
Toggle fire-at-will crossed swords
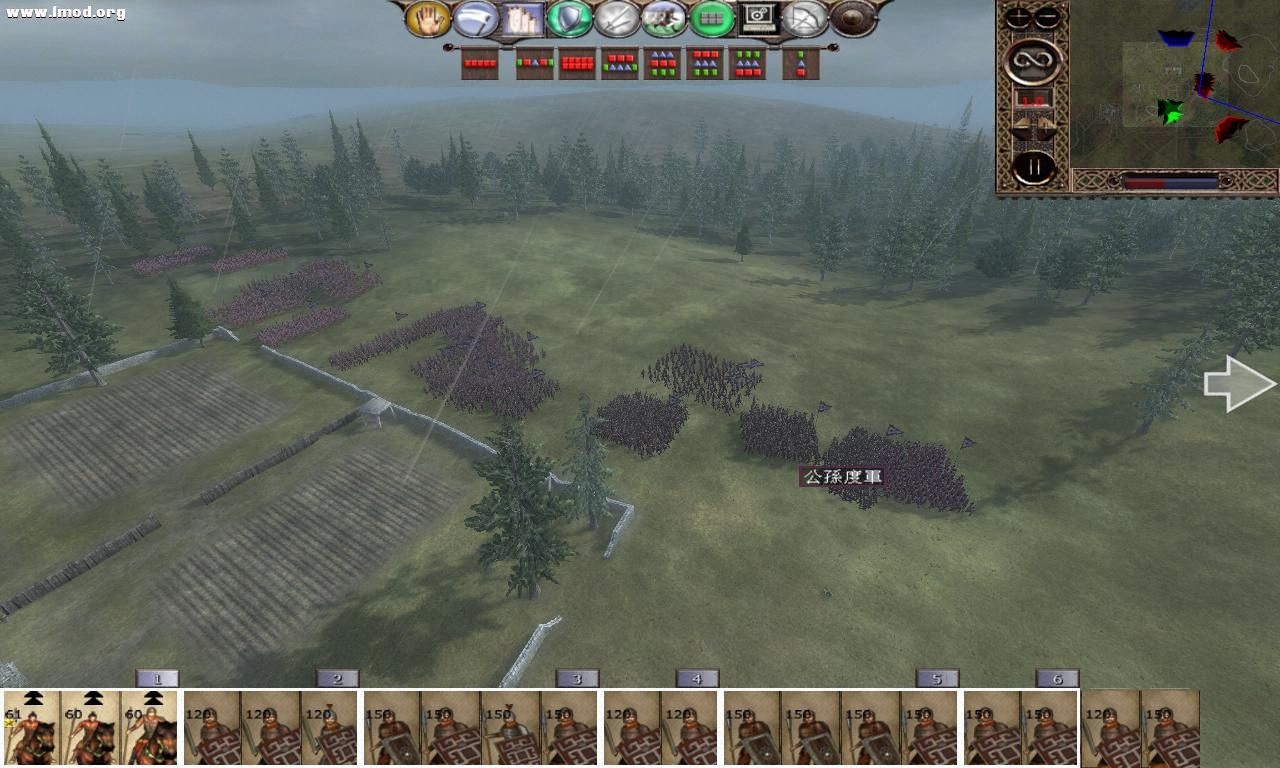617,18
